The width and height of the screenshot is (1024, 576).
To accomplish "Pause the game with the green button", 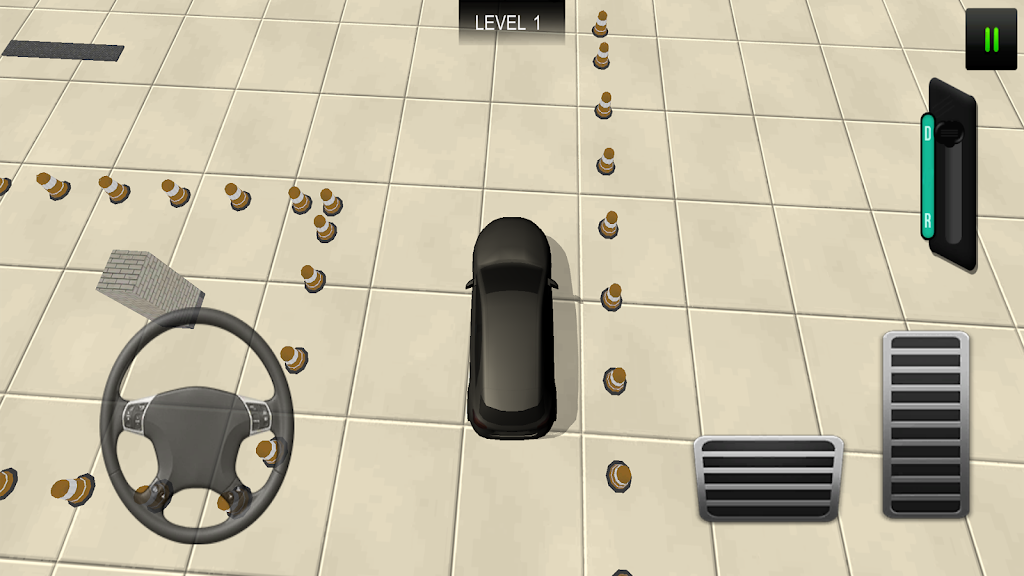I will coord(990,40).
